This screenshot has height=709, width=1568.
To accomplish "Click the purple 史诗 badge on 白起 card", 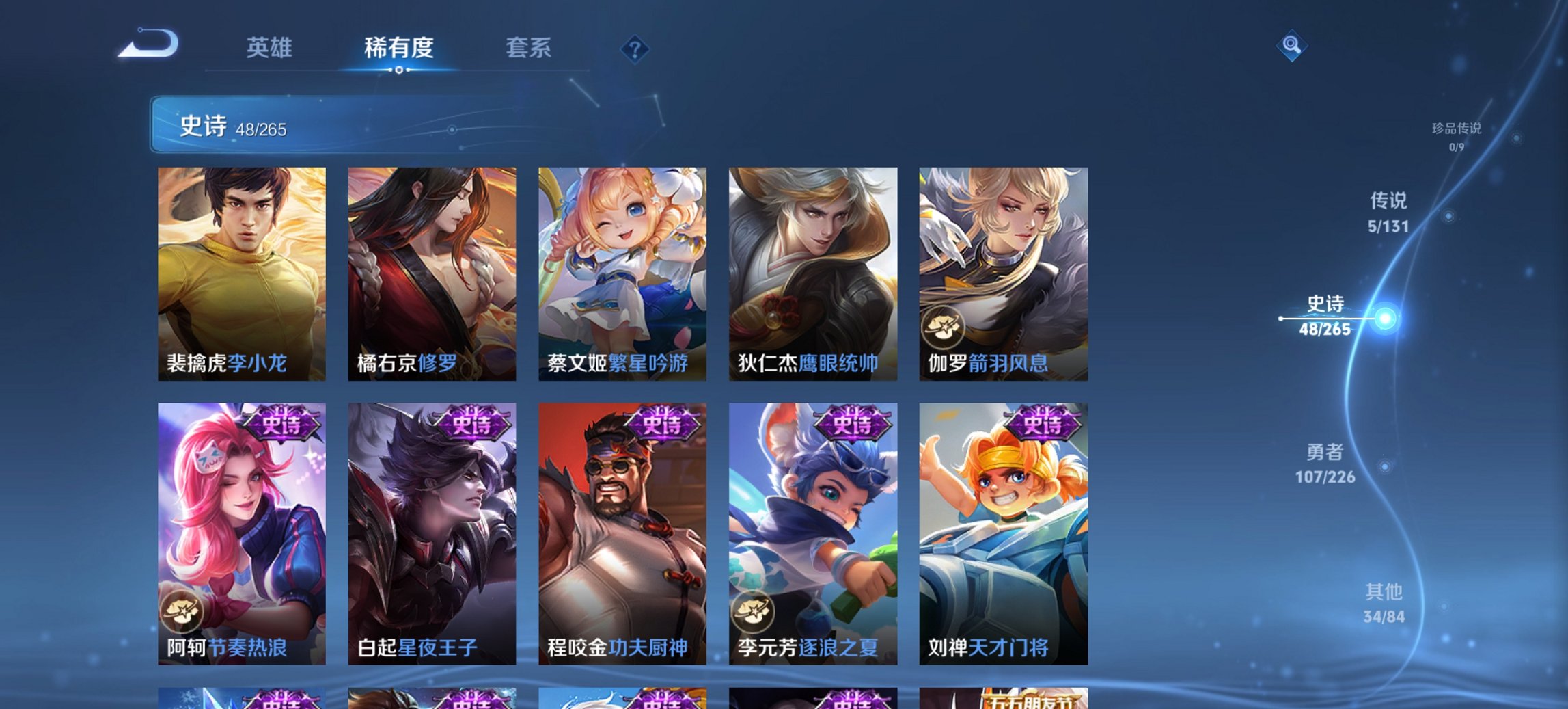I will [471, 424].
